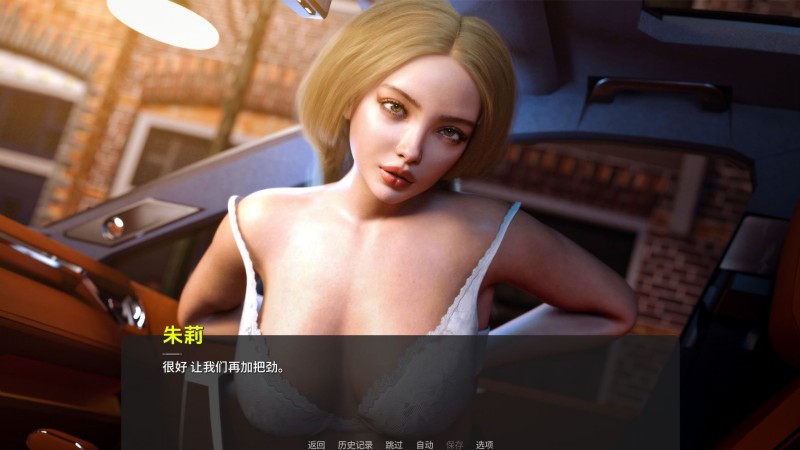The image size is (800, 450).
Task: Activate the 跳过 (Skip) button
Action: click(394, 444)
